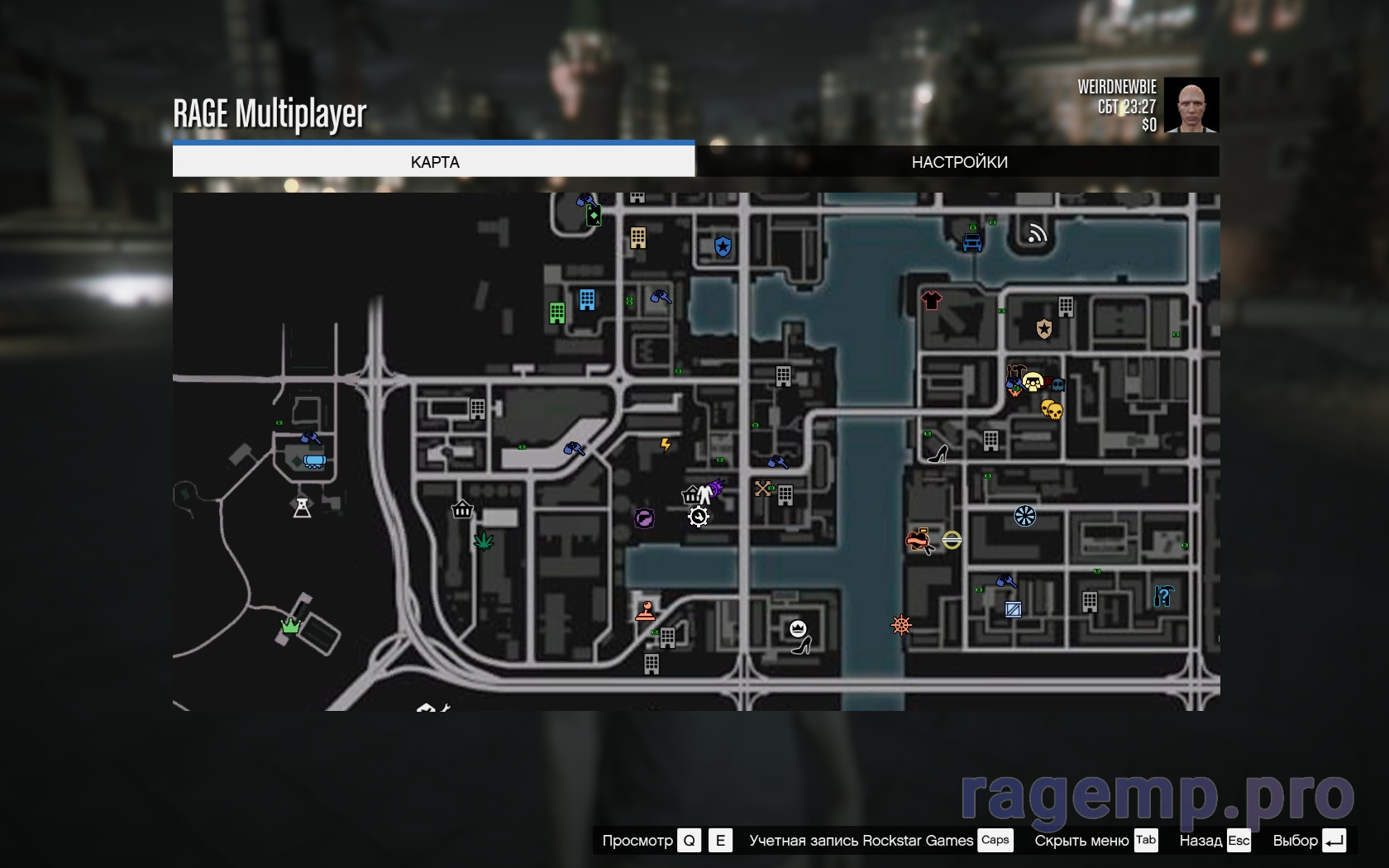The image size is (1389, 868).
Task: Click the WEIRDNEWBIE player avatar
Action: click(x=1191, y=105)
